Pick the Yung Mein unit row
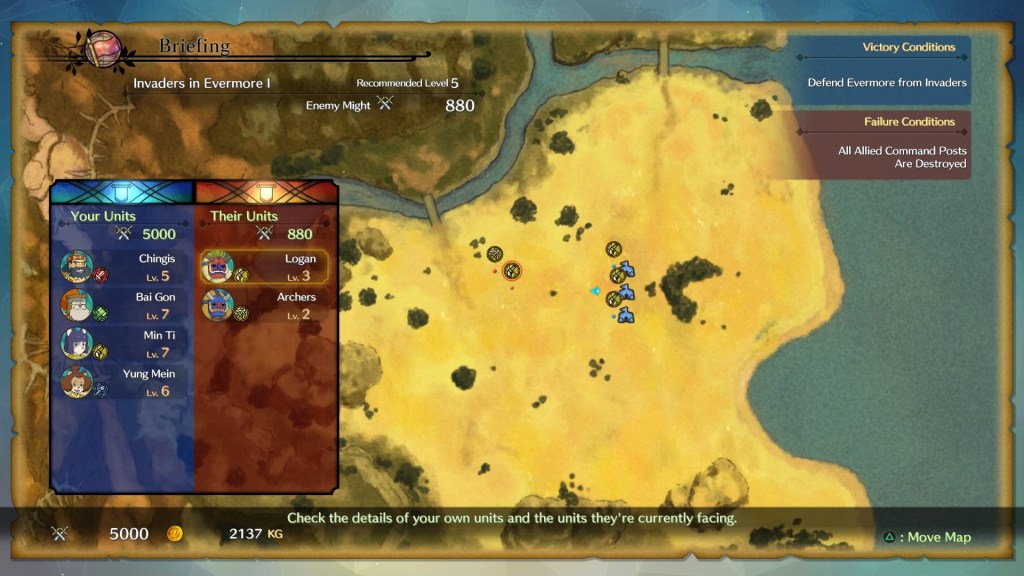Screen dimensions: 1024x576 tap(120, 382)
